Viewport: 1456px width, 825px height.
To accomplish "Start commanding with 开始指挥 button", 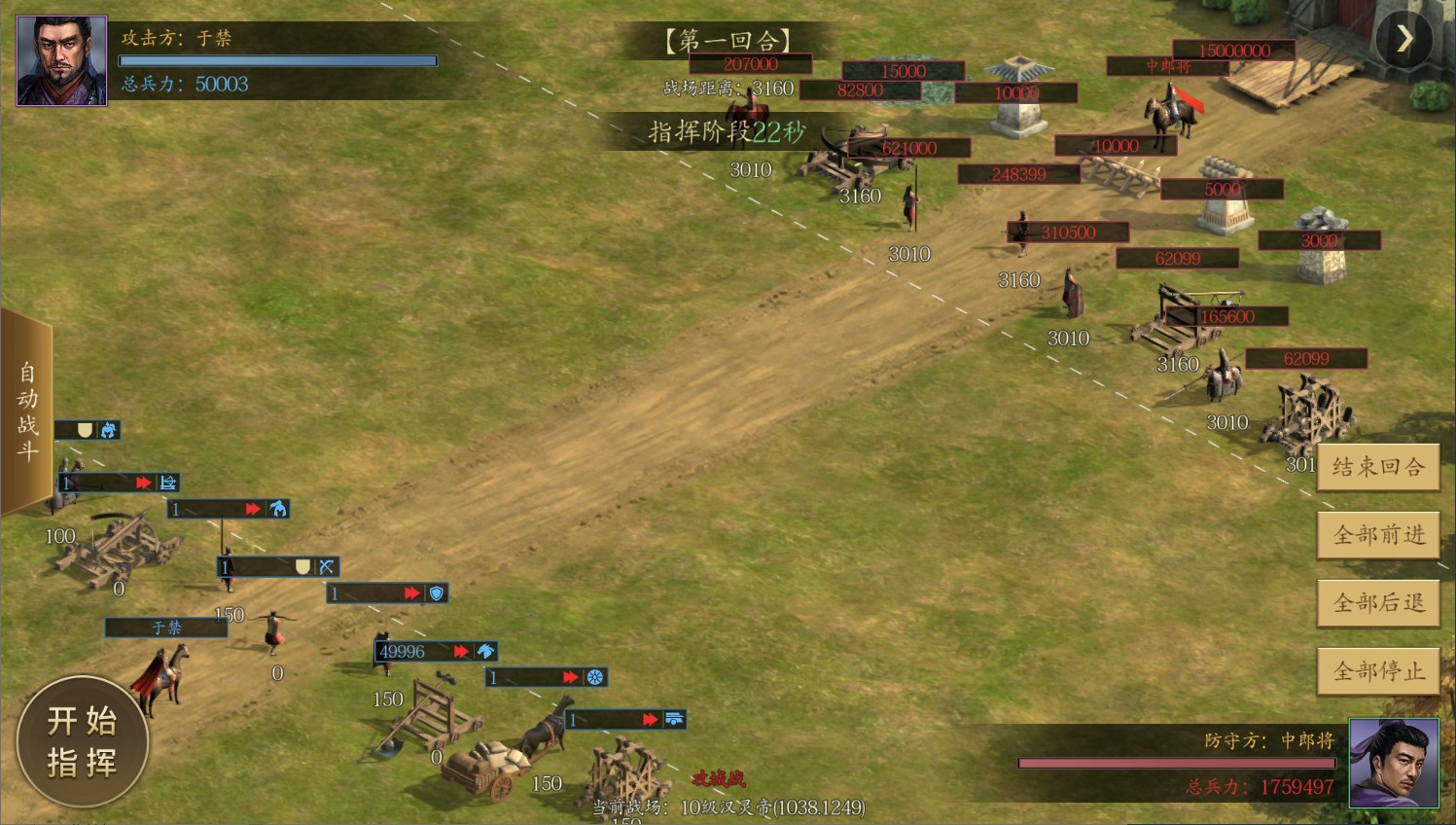I will point(83,741).
